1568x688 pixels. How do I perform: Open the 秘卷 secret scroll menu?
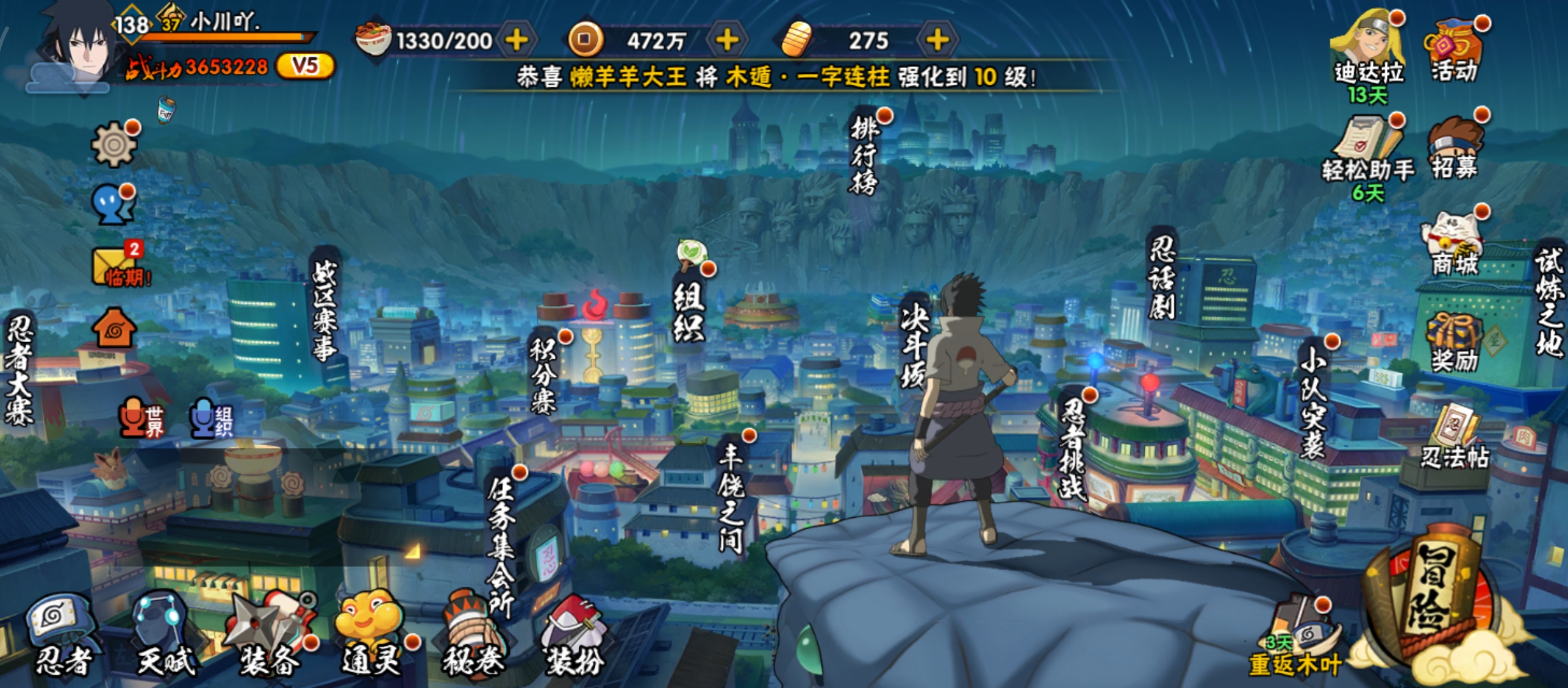coord(472,636)
